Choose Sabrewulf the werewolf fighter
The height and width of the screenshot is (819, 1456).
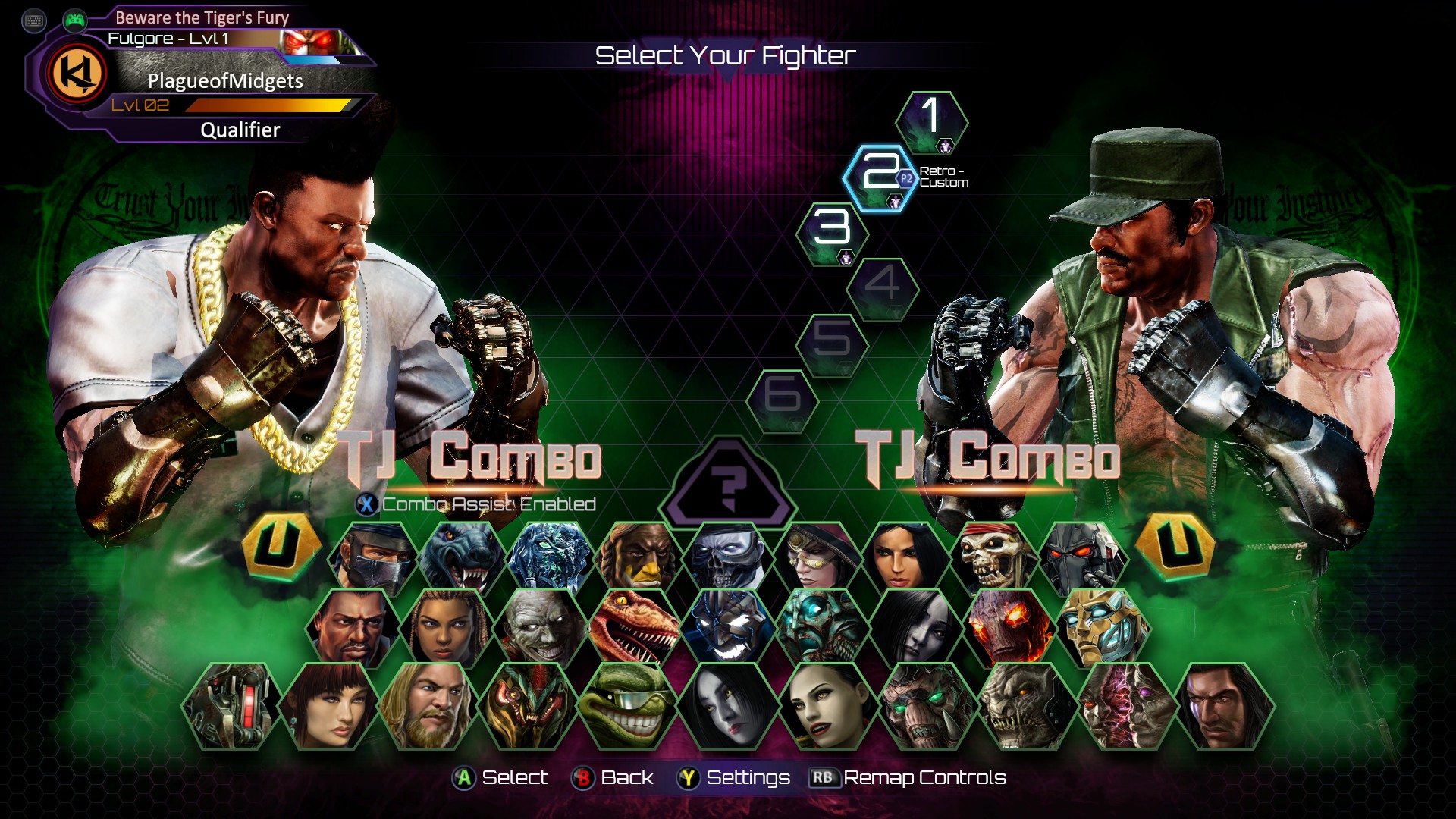tap(461, 557)
